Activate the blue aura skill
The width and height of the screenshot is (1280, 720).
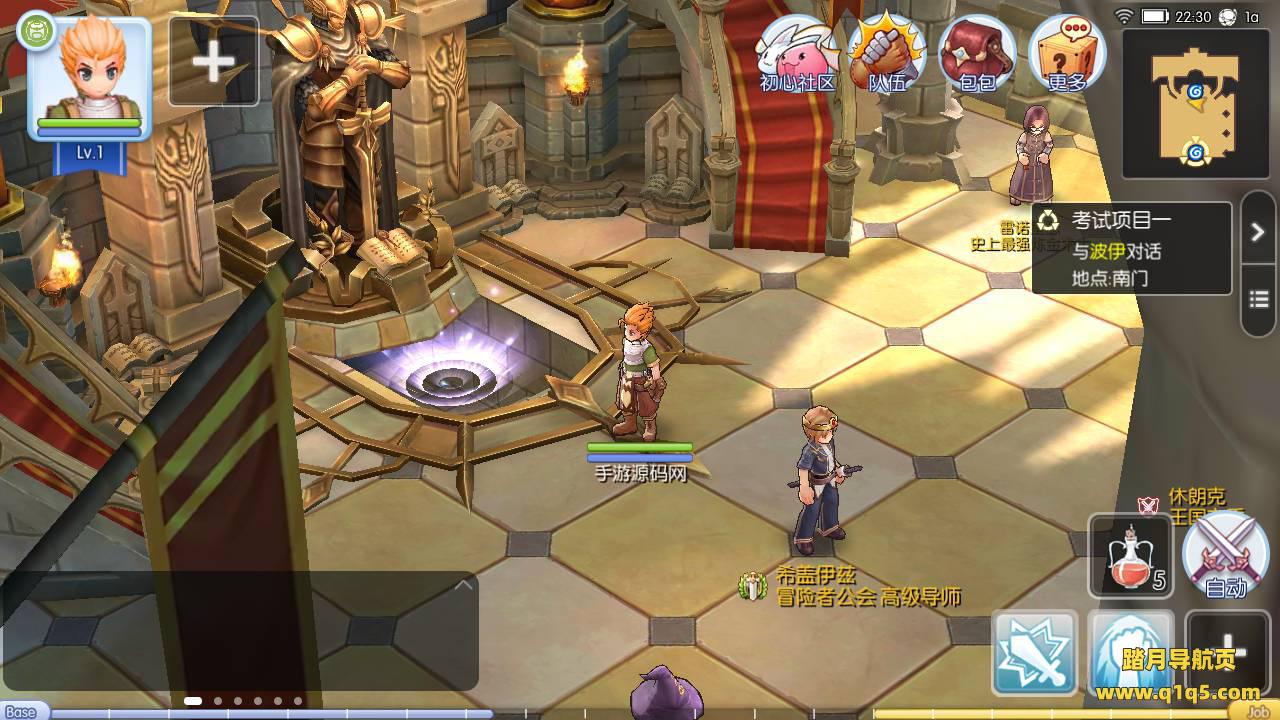(x=1131, y=650)
